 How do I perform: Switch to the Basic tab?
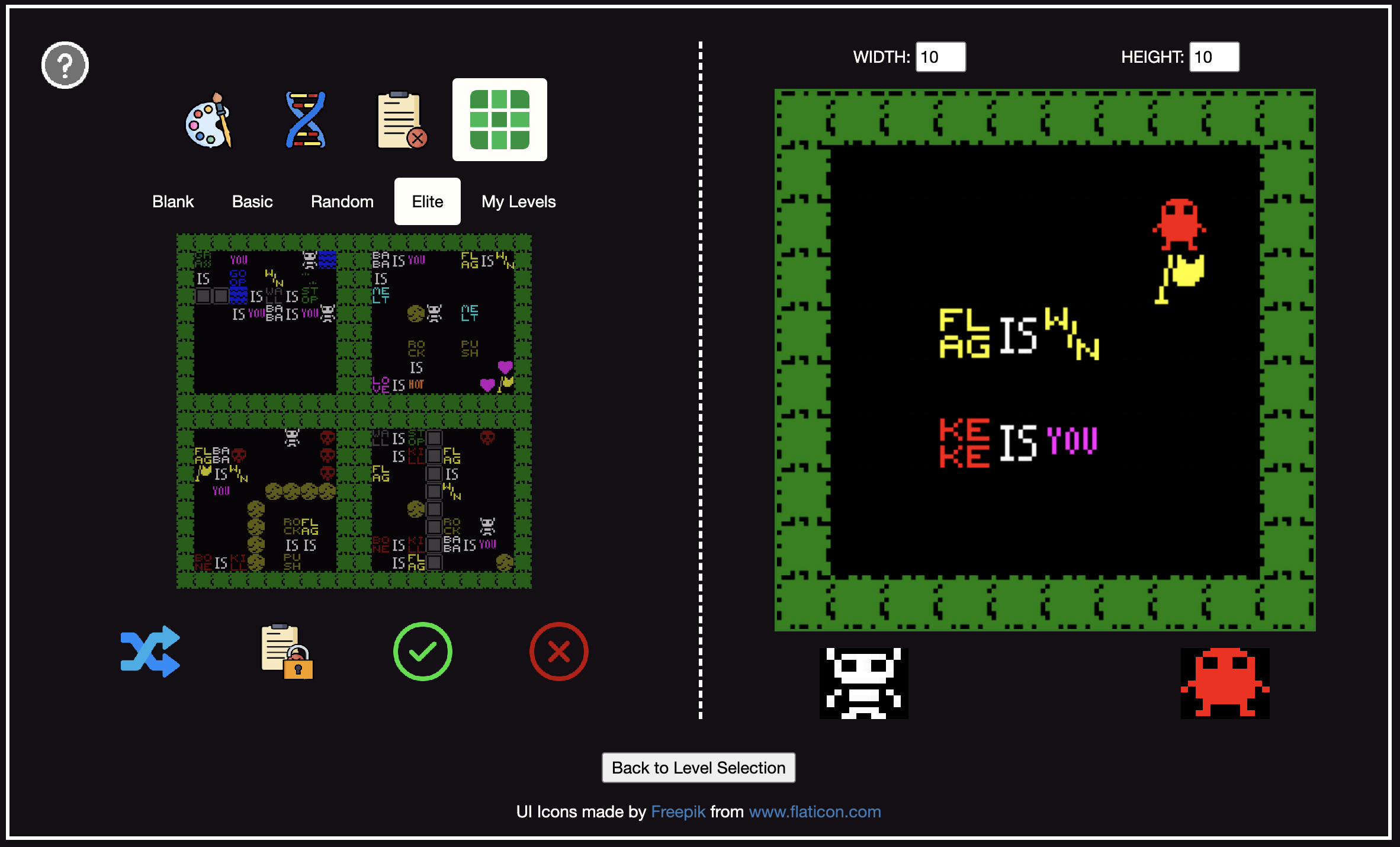[x=252, y=202]
